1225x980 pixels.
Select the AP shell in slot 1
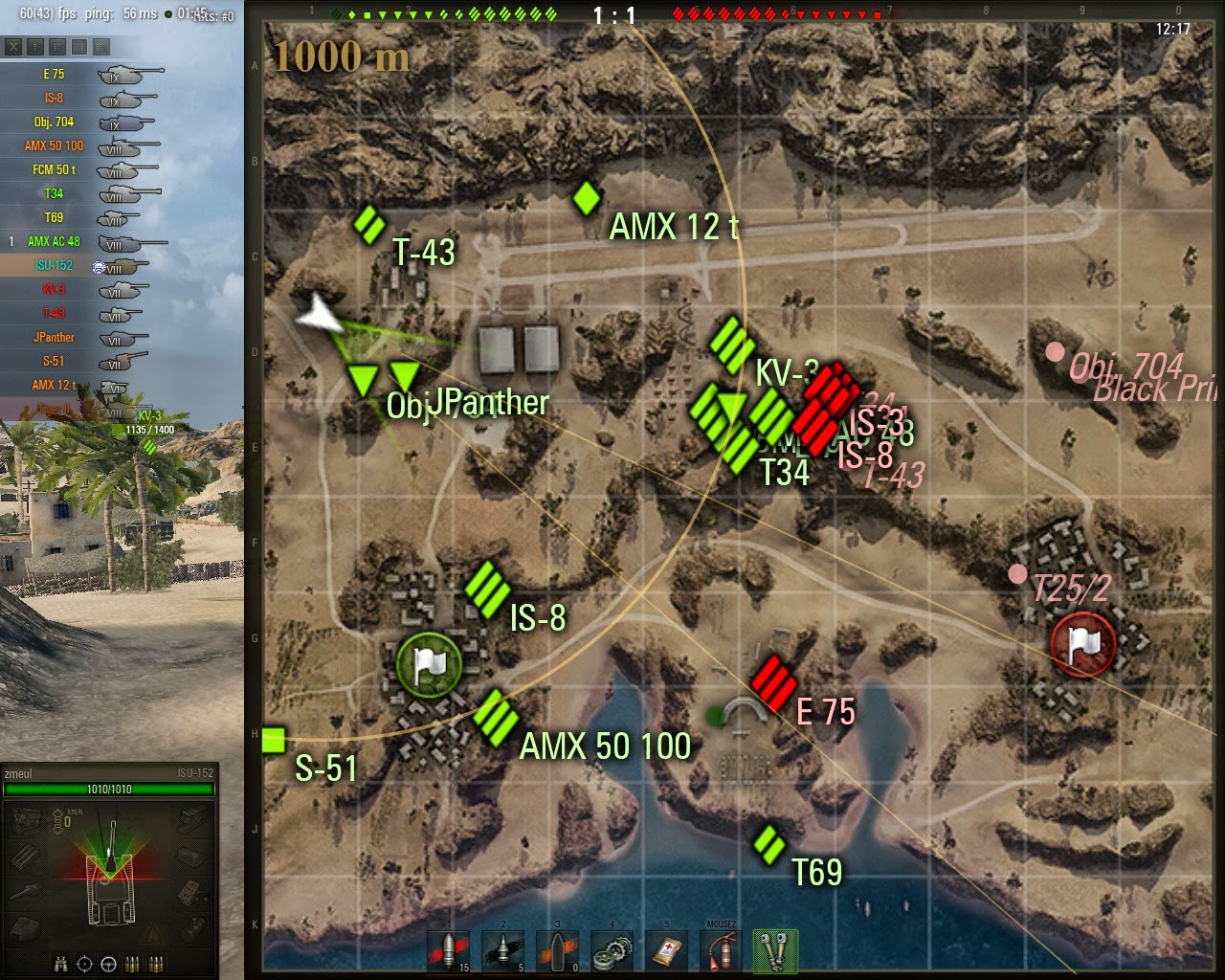(x=447, y=952)
